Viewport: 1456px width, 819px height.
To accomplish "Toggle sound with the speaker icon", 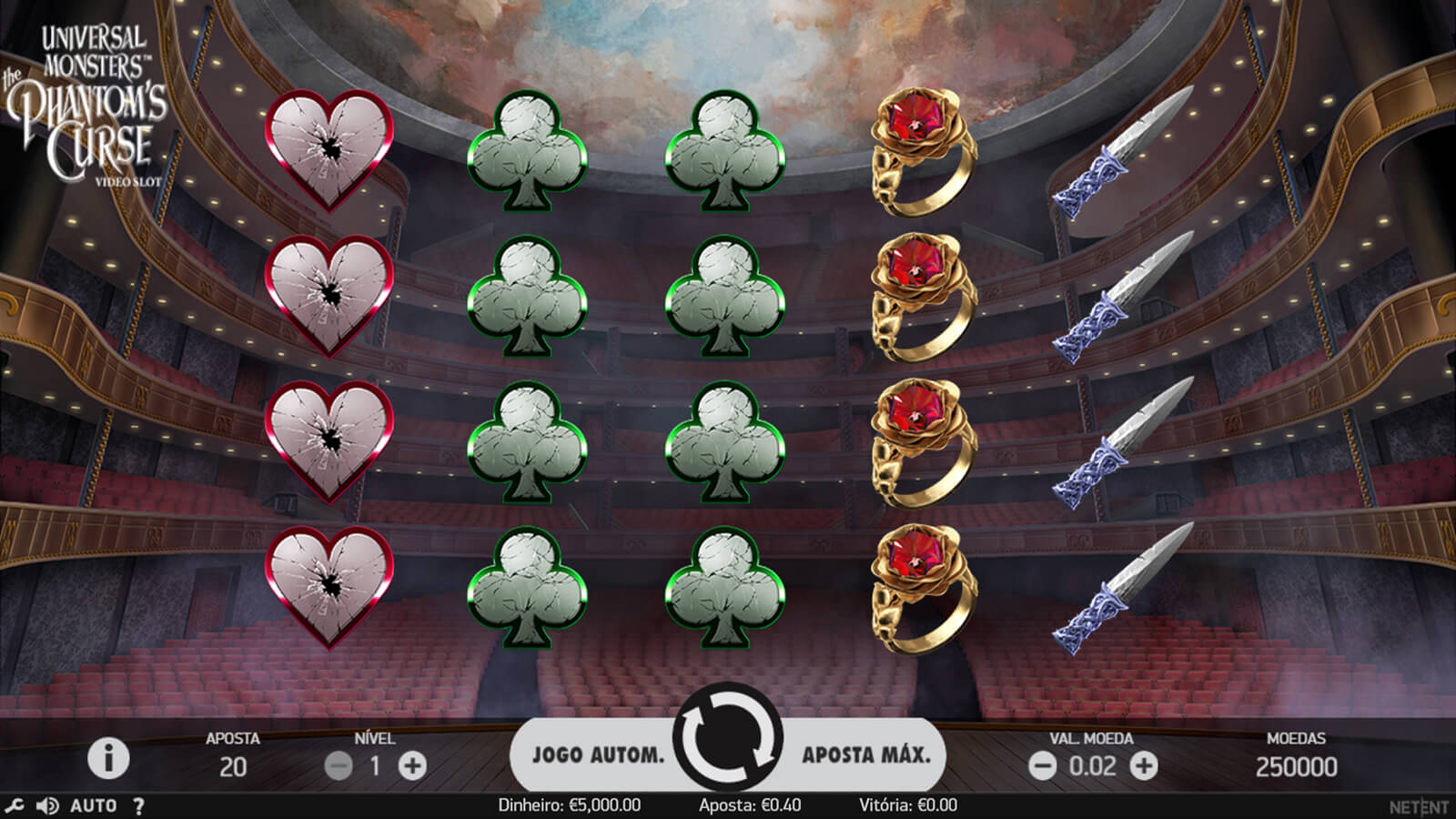I will click(46, 806).
